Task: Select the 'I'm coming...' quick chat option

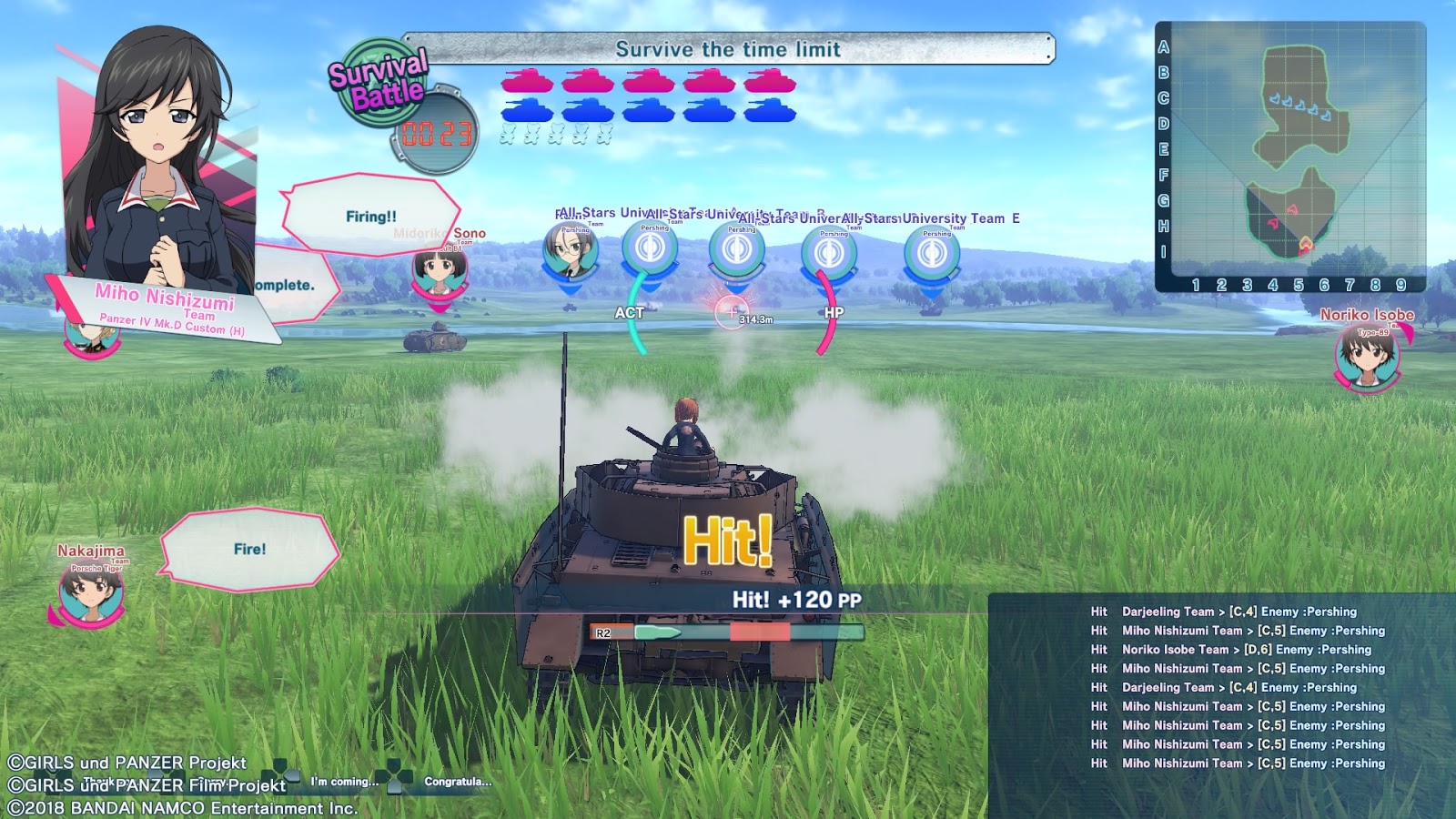Action: (344, 781)
